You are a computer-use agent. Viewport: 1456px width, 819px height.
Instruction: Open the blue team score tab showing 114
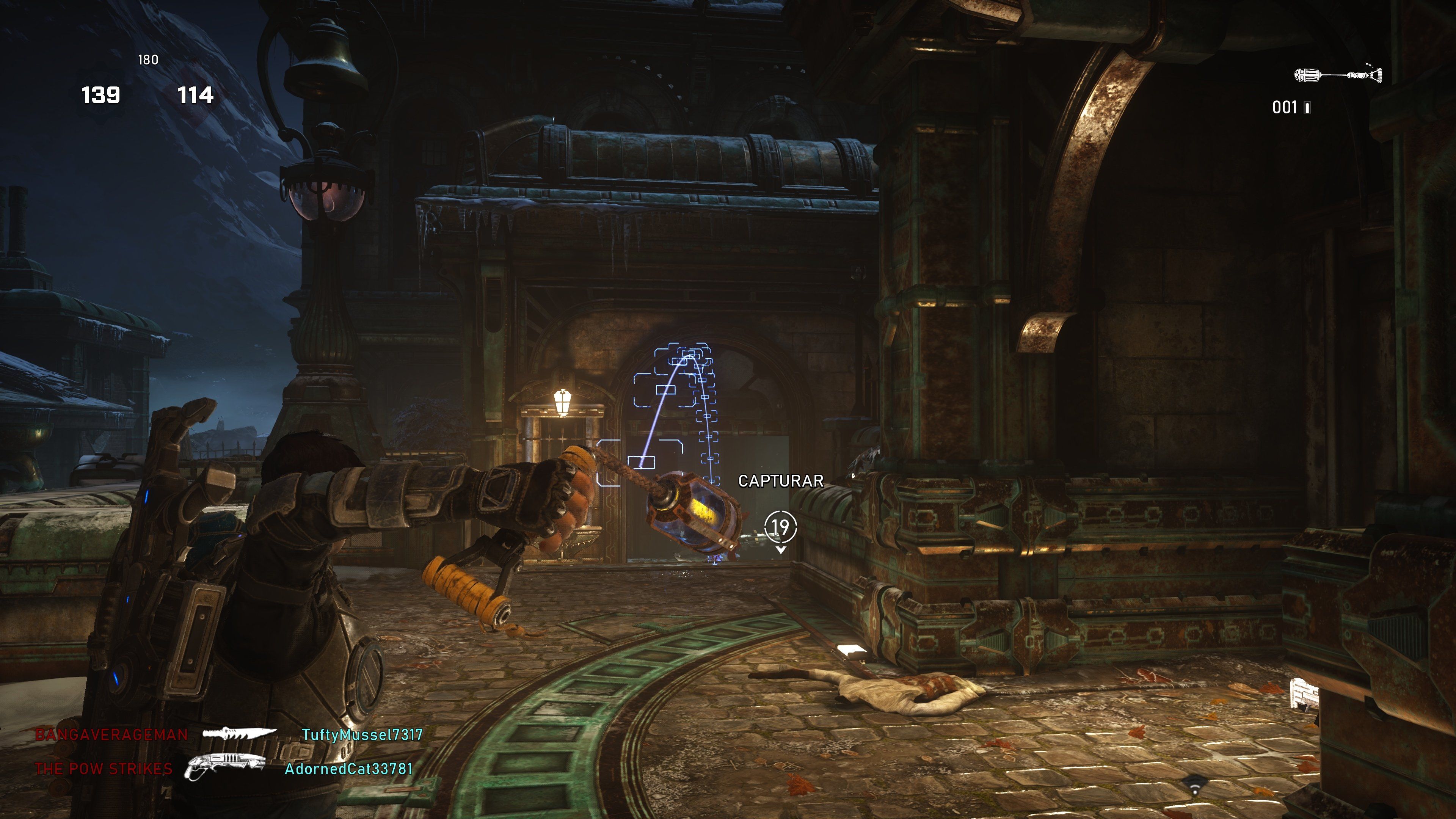coord(196,95)
